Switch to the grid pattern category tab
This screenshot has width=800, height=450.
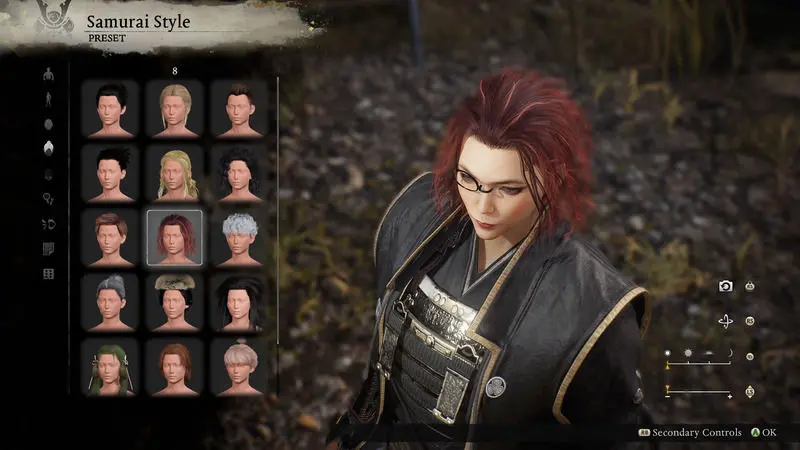click(x=48, y=273)
